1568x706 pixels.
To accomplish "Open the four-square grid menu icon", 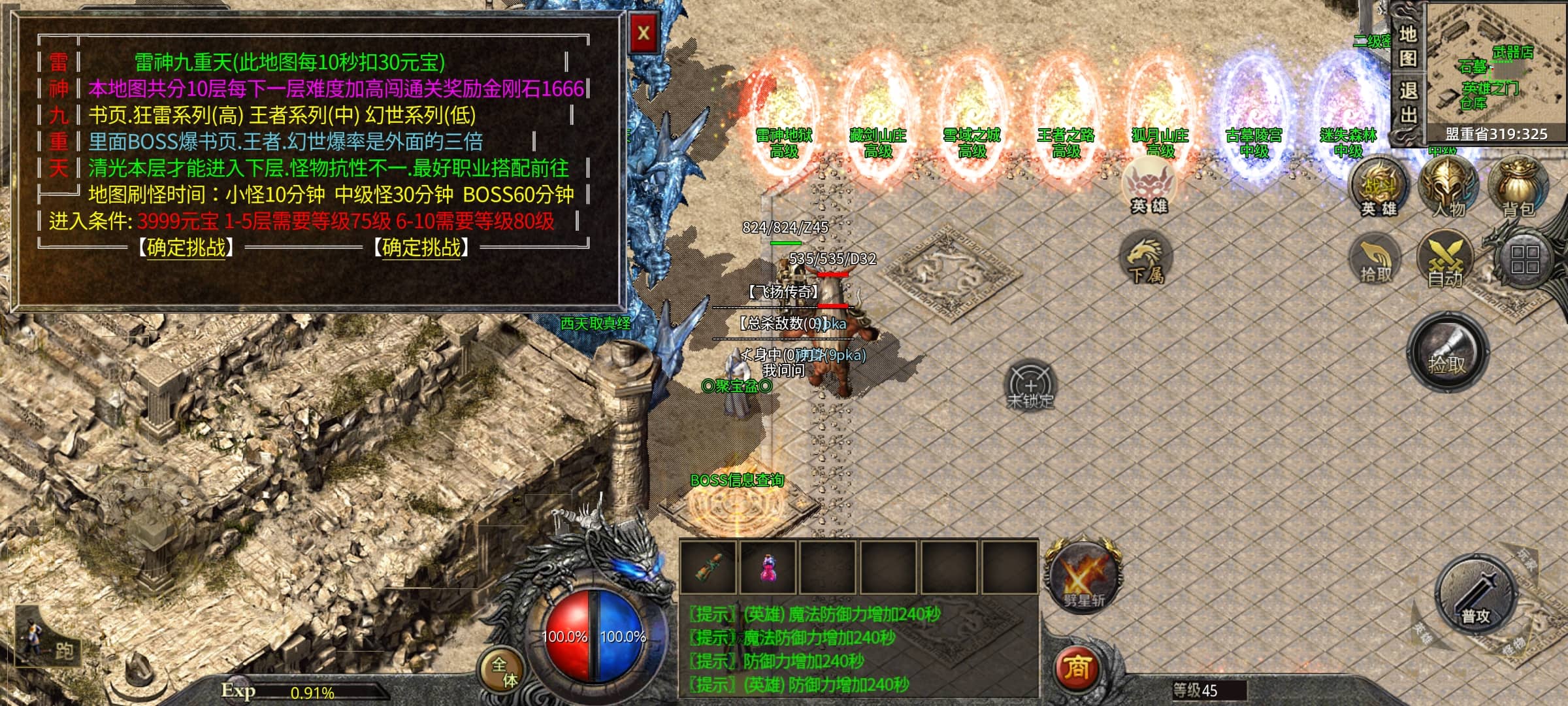I will (x=1524, y=260).
